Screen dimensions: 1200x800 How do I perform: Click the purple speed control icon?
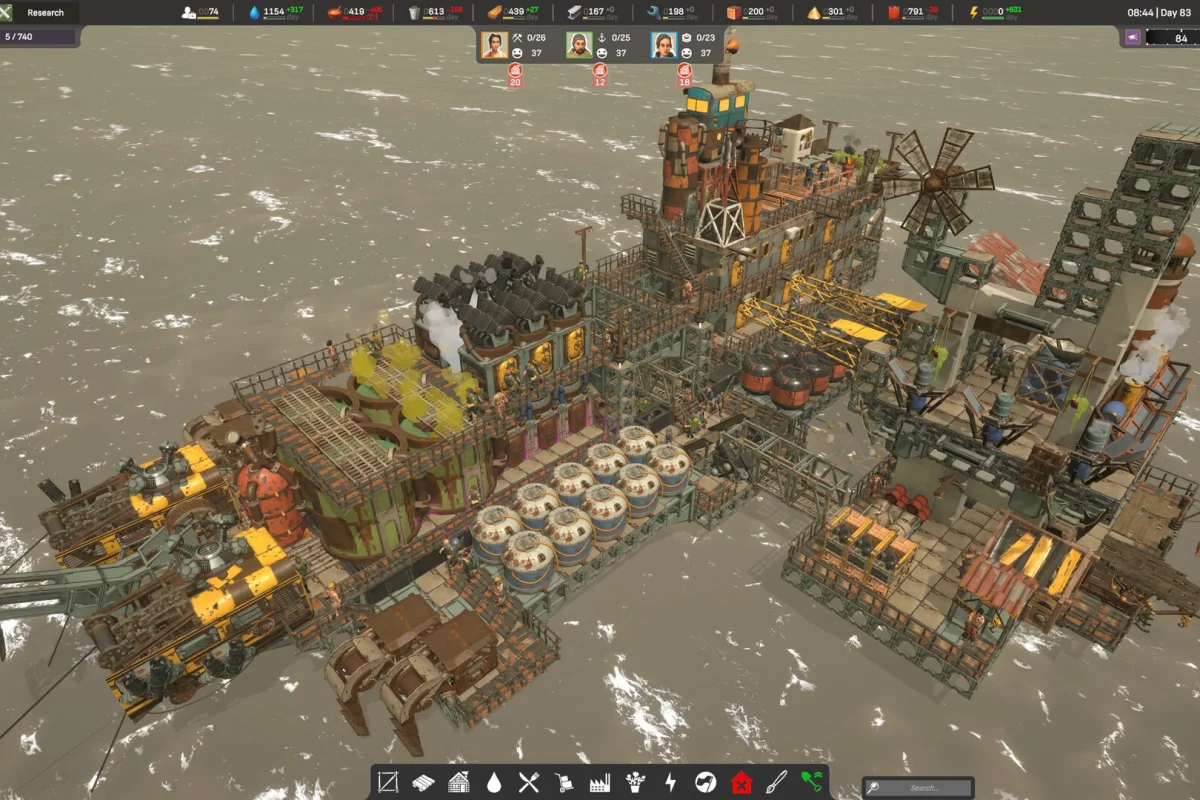[1133, 37]
